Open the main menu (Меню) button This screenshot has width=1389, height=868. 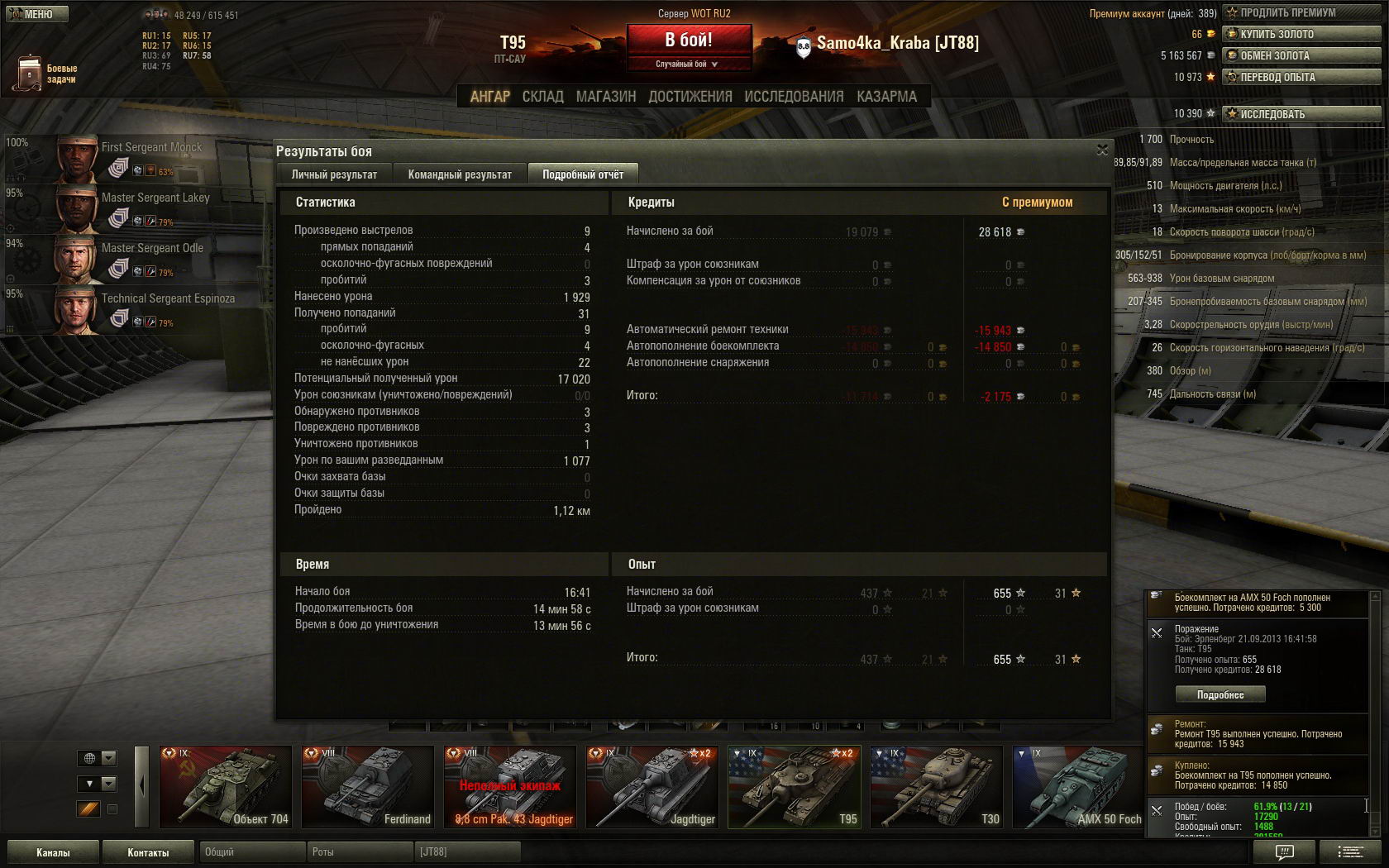tap(36, 14)
